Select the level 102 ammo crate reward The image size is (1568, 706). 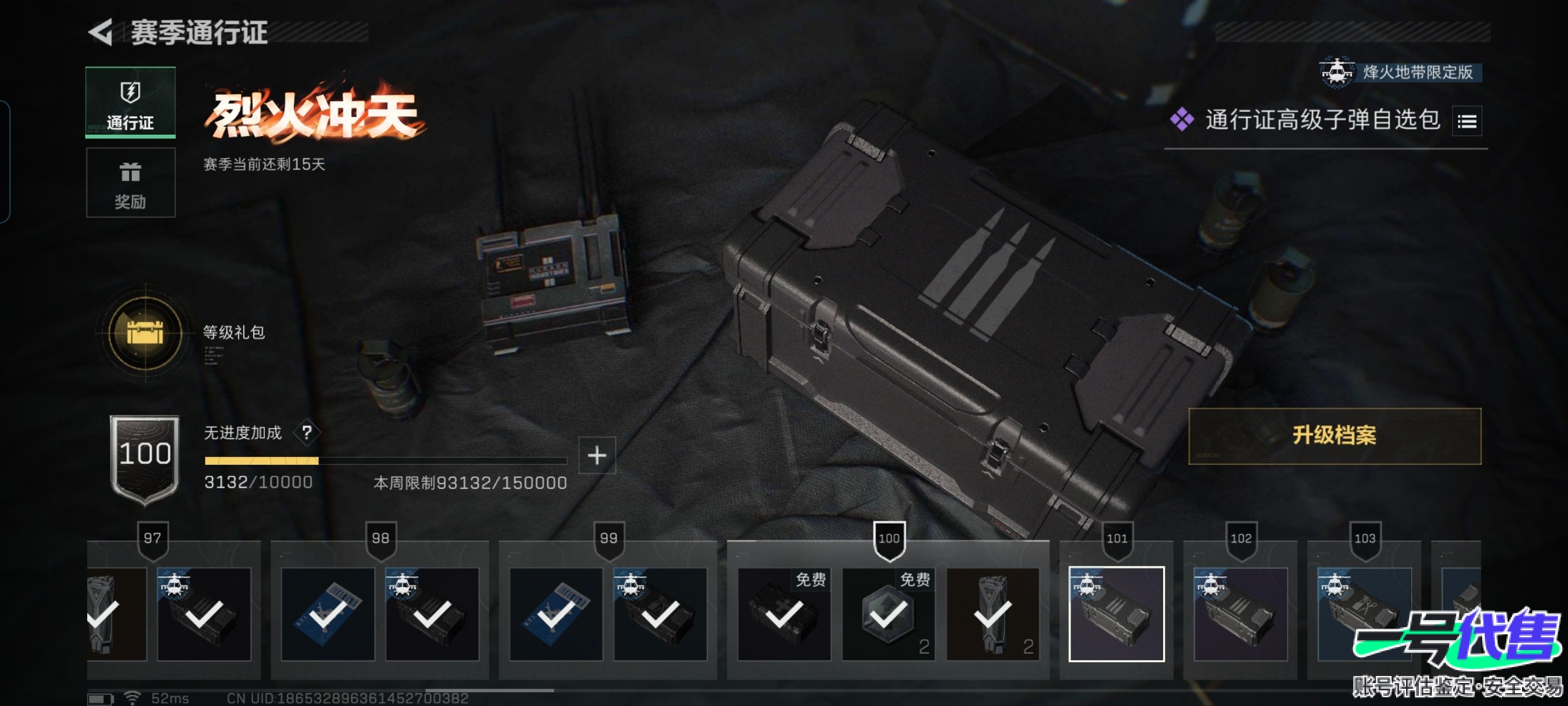(1241, 614)
